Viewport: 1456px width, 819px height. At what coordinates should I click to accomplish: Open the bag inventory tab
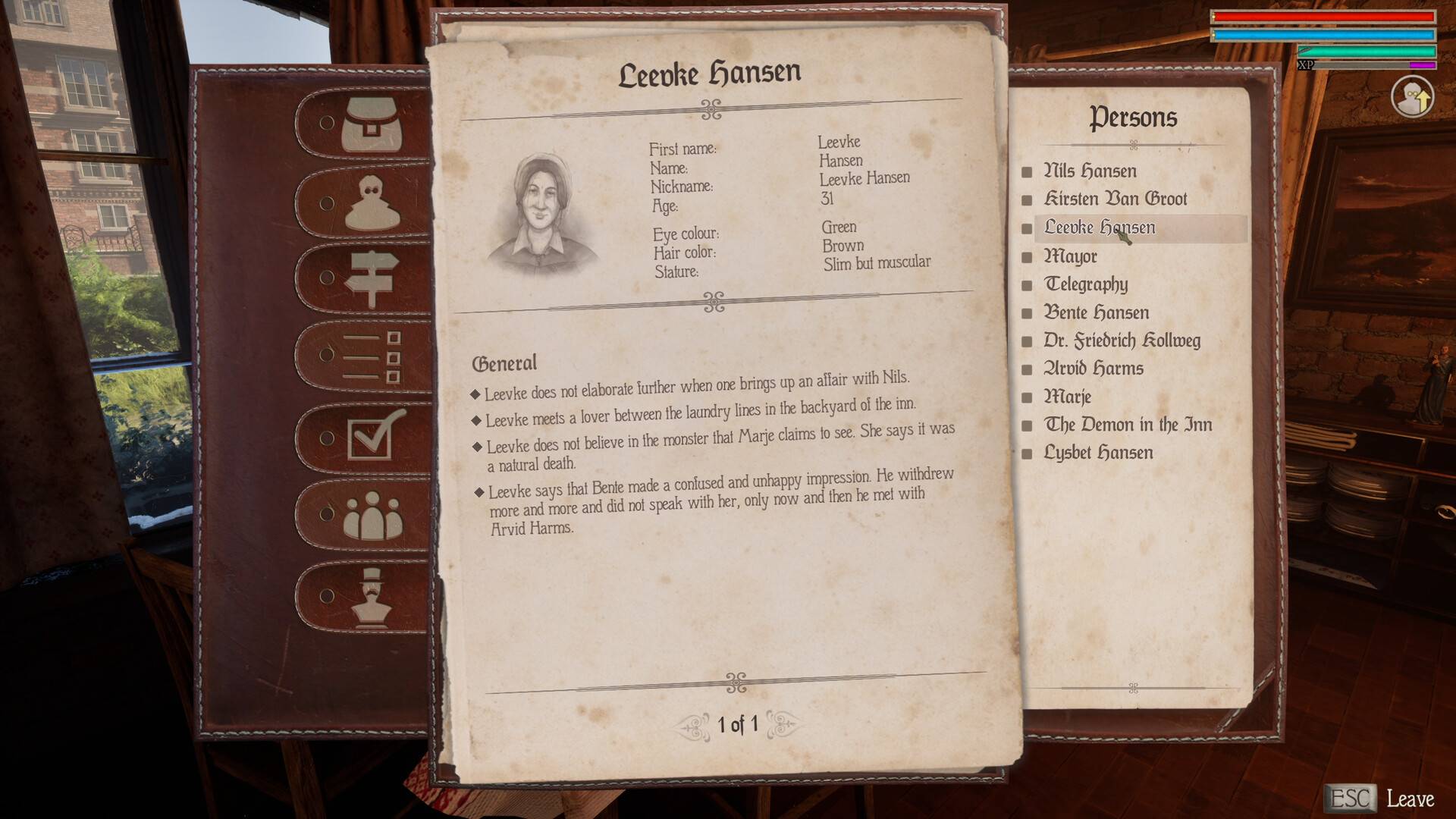[370, 124]
